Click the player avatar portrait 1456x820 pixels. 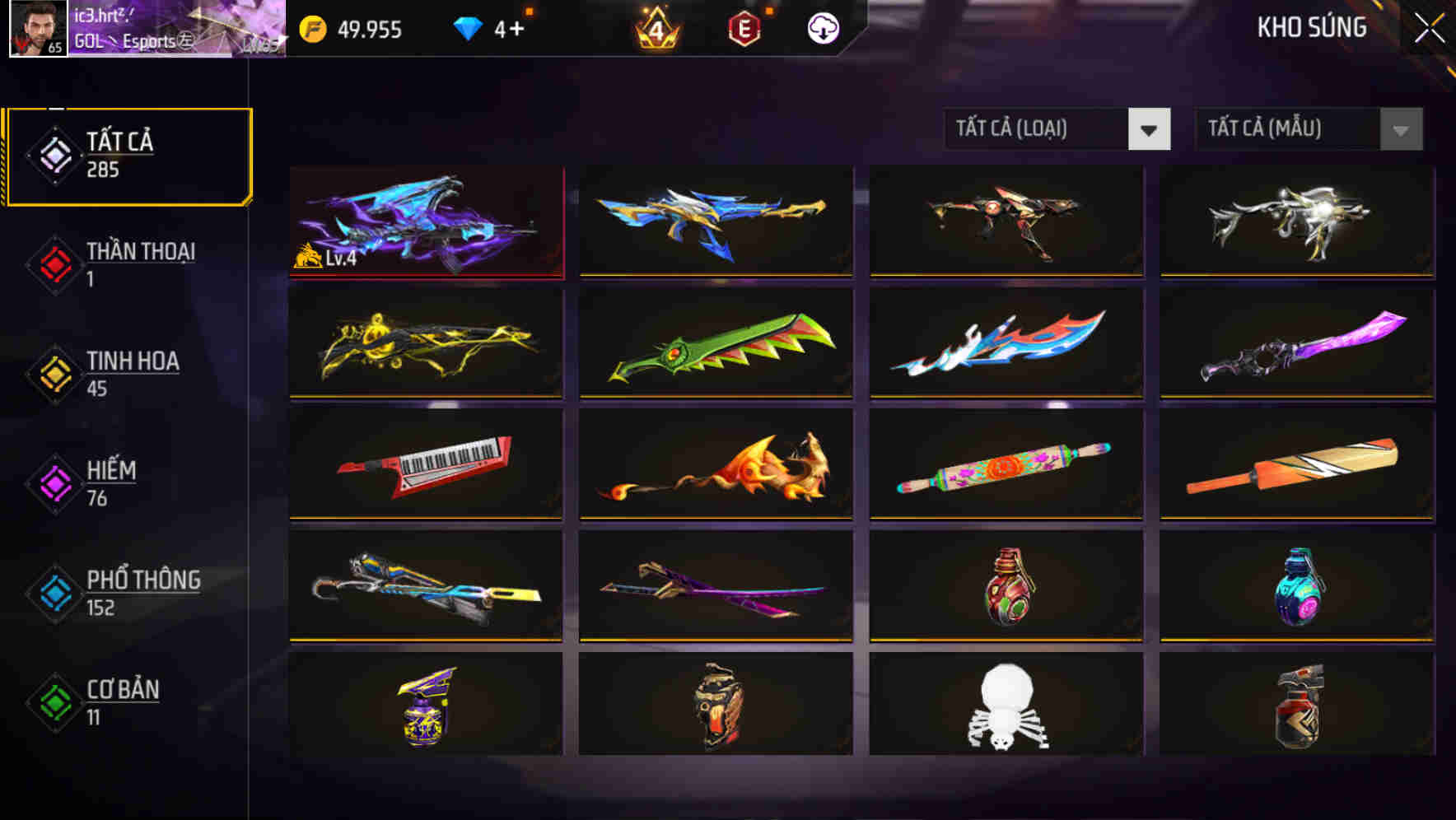(x=35, y=30)
